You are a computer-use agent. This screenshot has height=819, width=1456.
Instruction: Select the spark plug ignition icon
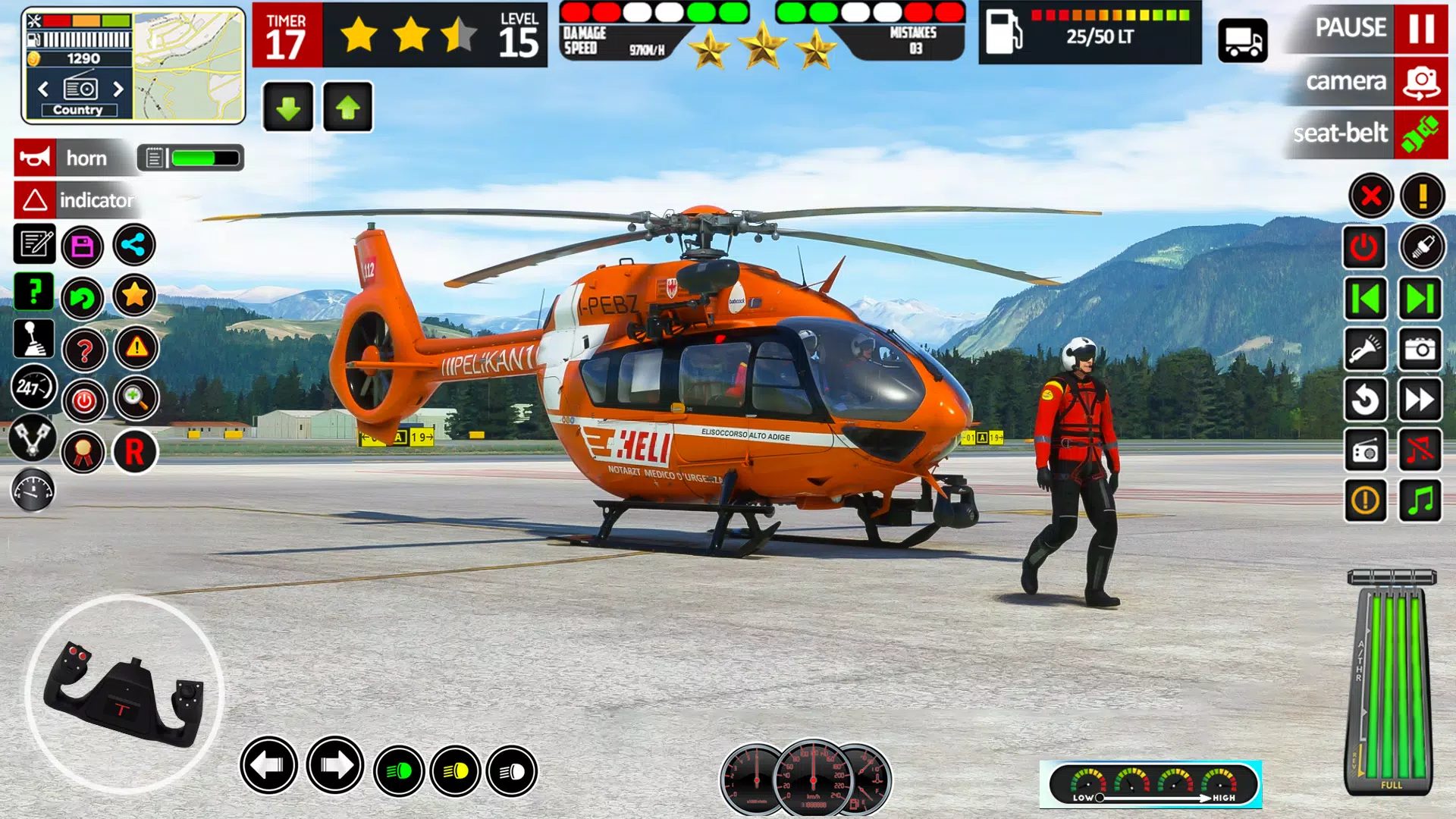(1420, 247)
